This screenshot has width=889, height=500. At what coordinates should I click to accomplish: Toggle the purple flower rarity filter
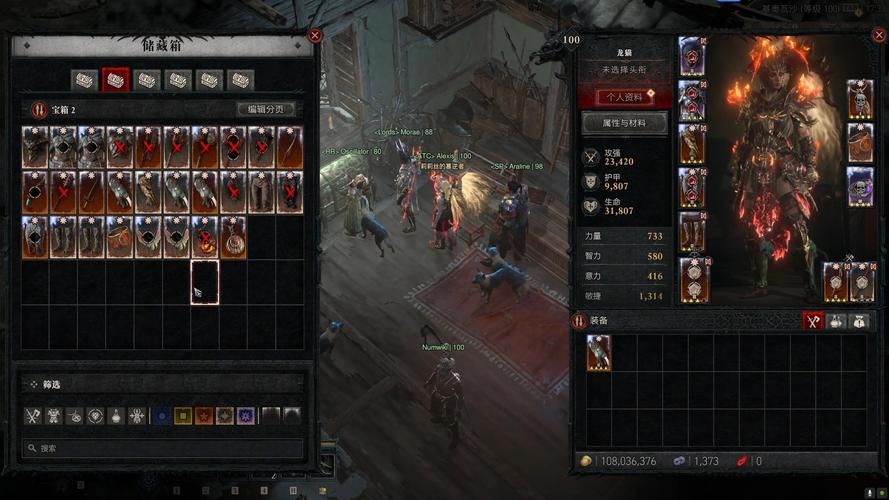pyautogui.click(x=246, y=415)
